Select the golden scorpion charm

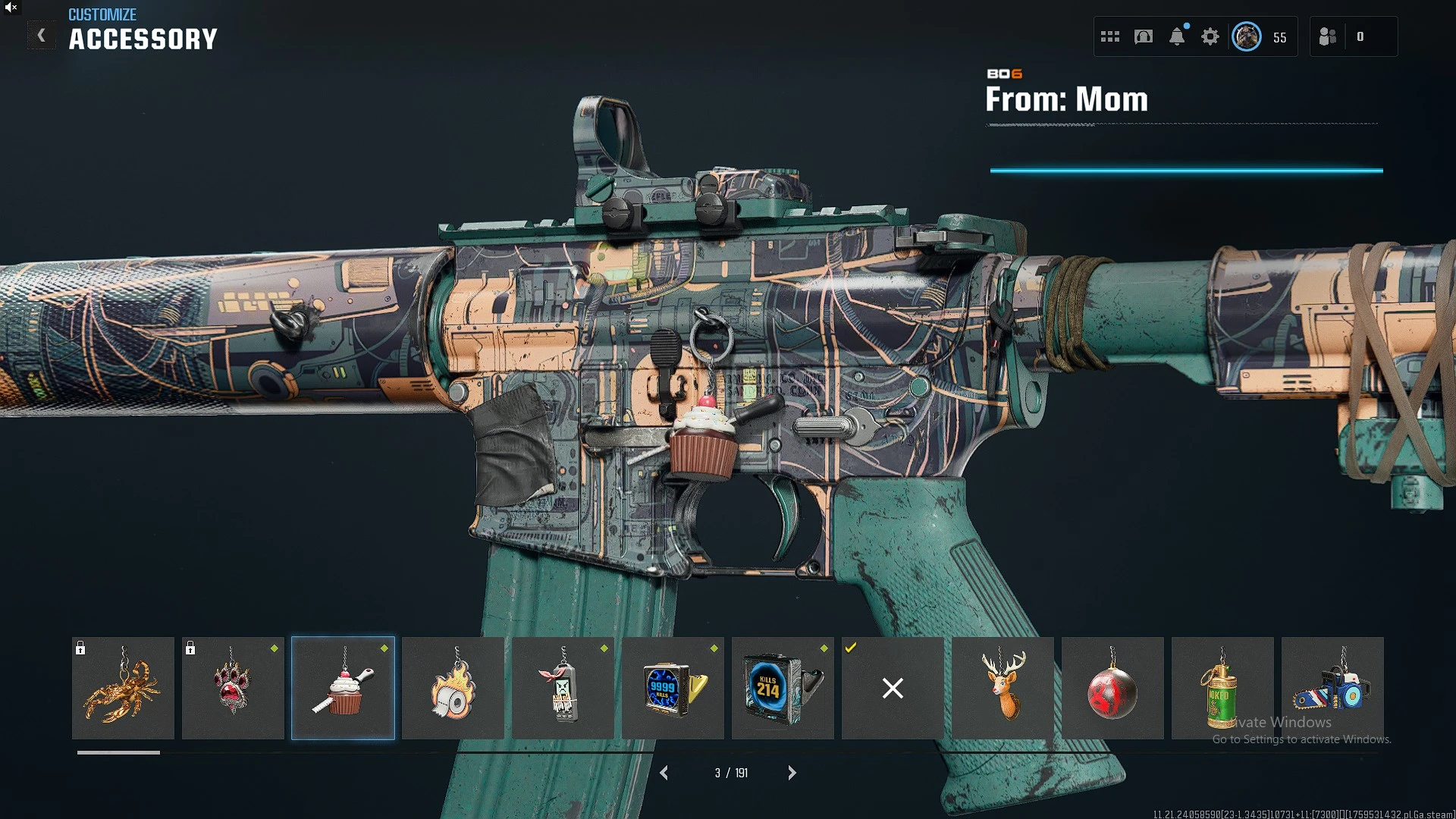tap(123, 688)
